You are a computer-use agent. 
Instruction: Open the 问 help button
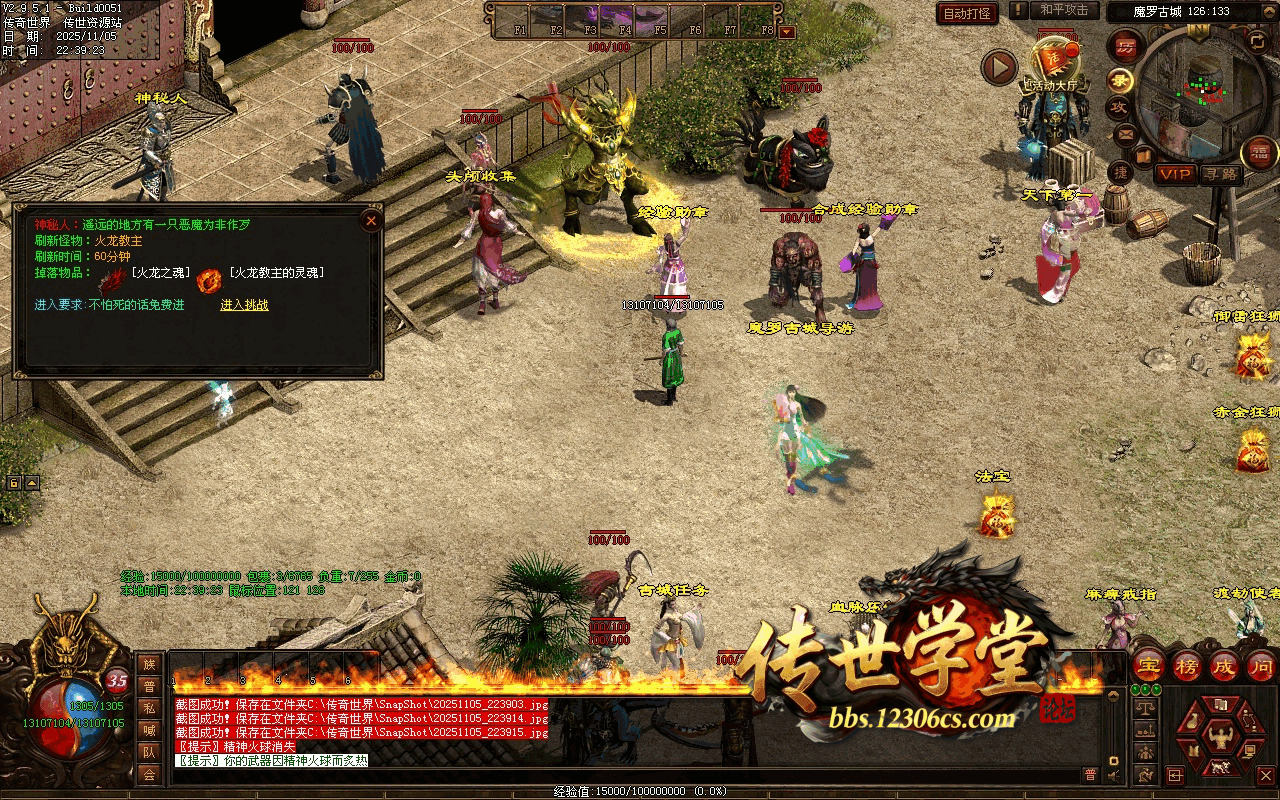1261,665
